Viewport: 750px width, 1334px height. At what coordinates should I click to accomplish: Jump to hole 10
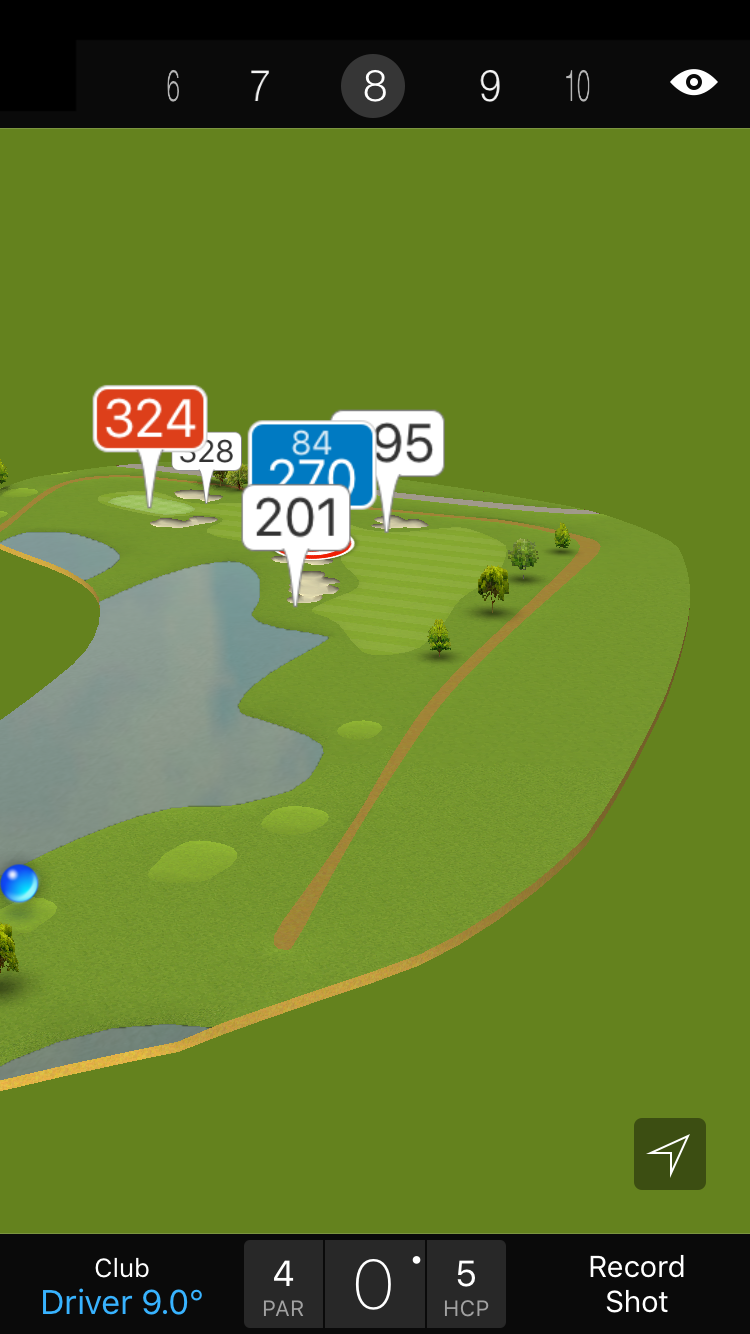pyautogui.click(x=577, y=87)
